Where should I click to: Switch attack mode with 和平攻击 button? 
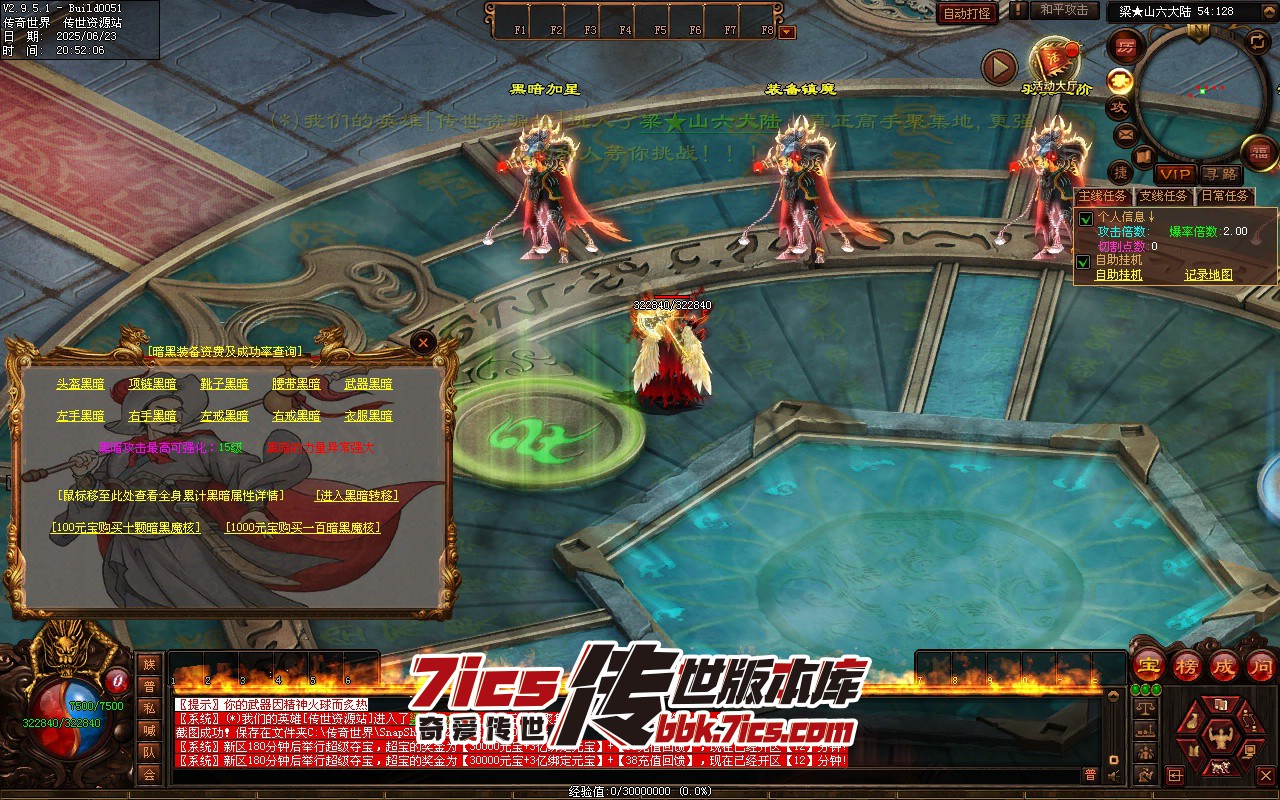pos(1063,10)
